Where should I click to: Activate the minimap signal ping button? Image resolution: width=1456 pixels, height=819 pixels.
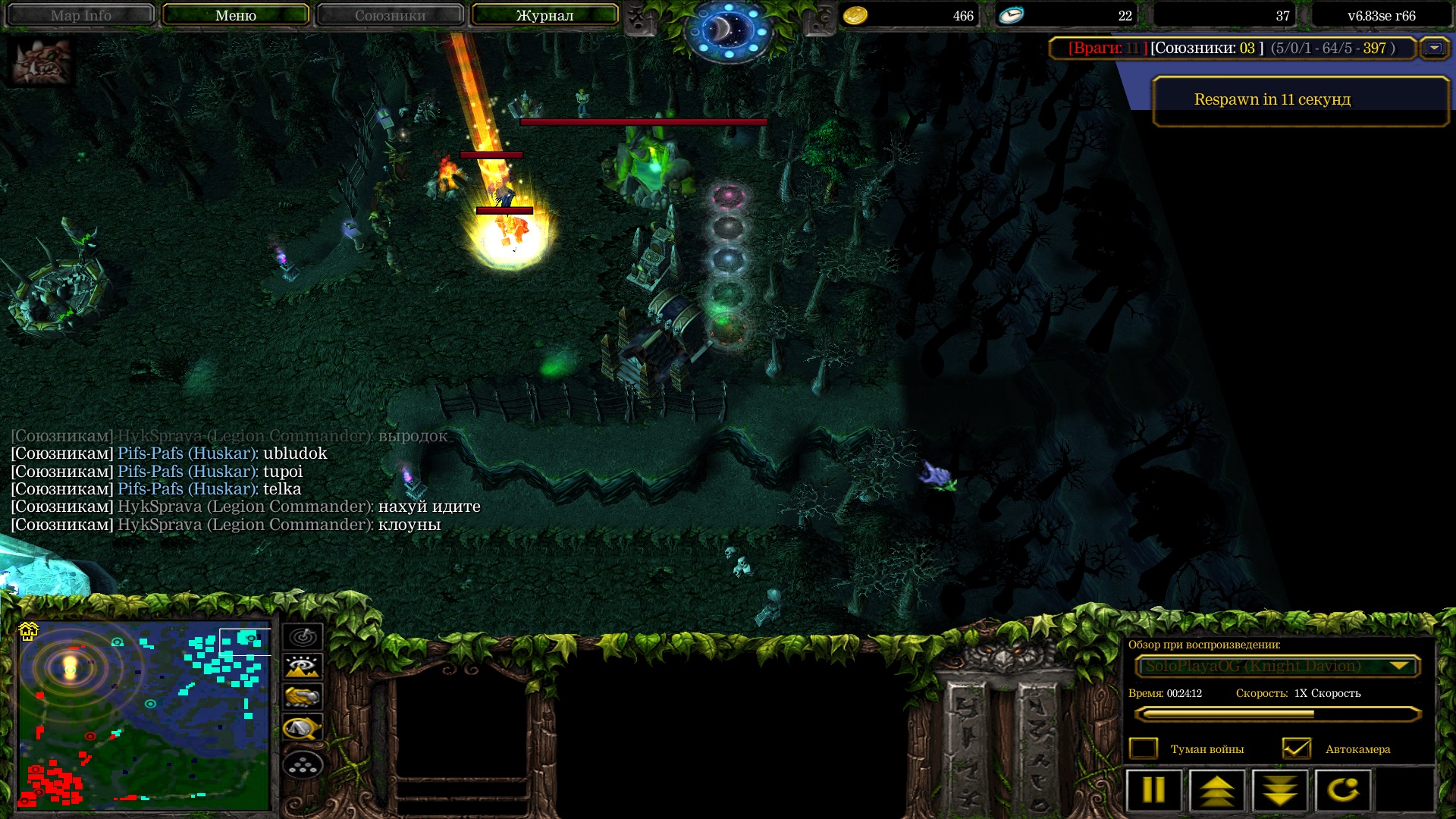(x=303, y=637)
